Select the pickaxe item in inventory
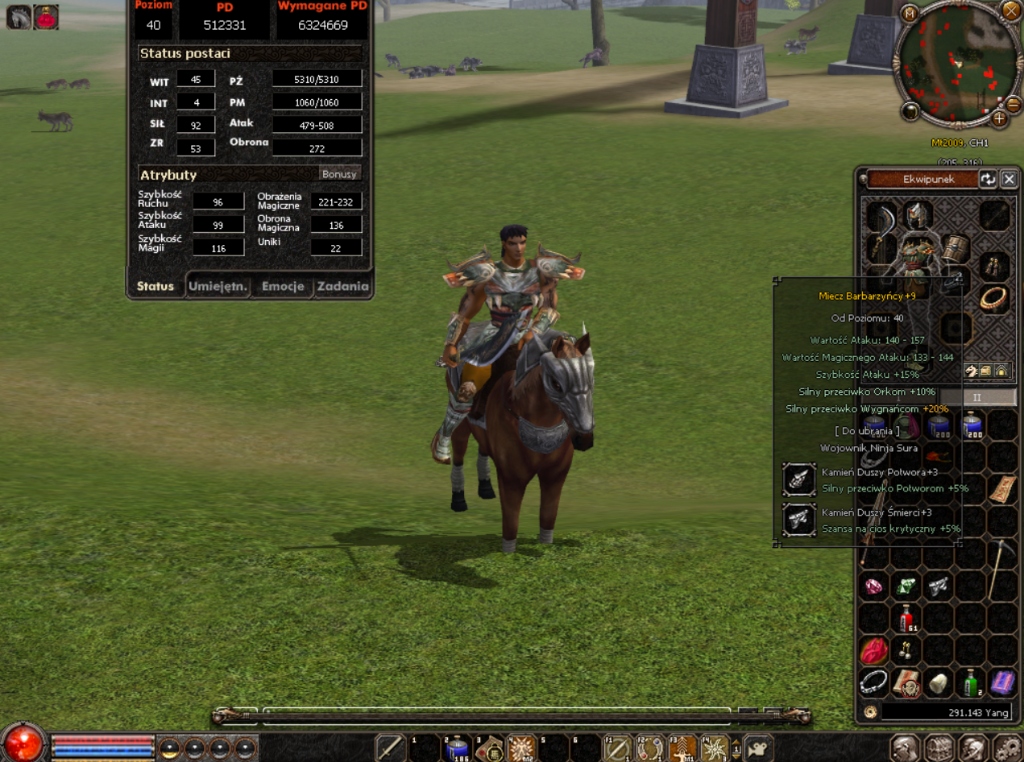The image size is (1024, 762). [1002, 568]
